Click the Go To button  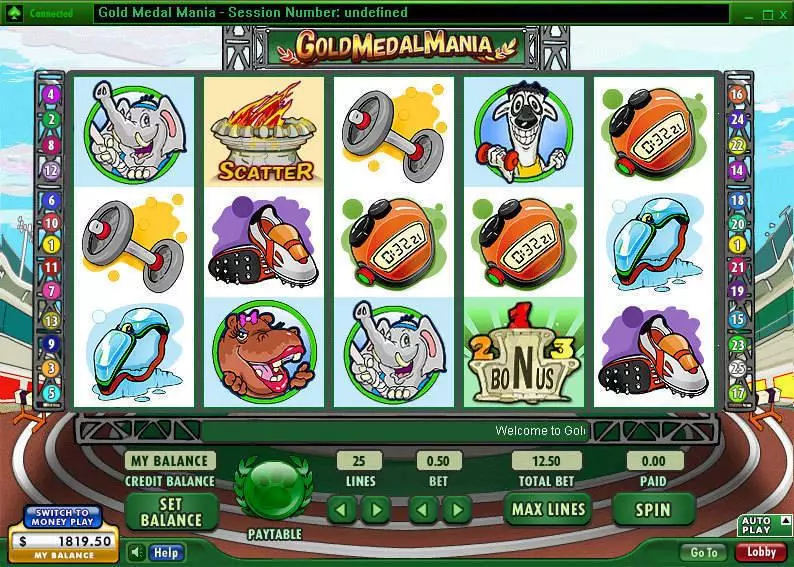coord(703,552)
